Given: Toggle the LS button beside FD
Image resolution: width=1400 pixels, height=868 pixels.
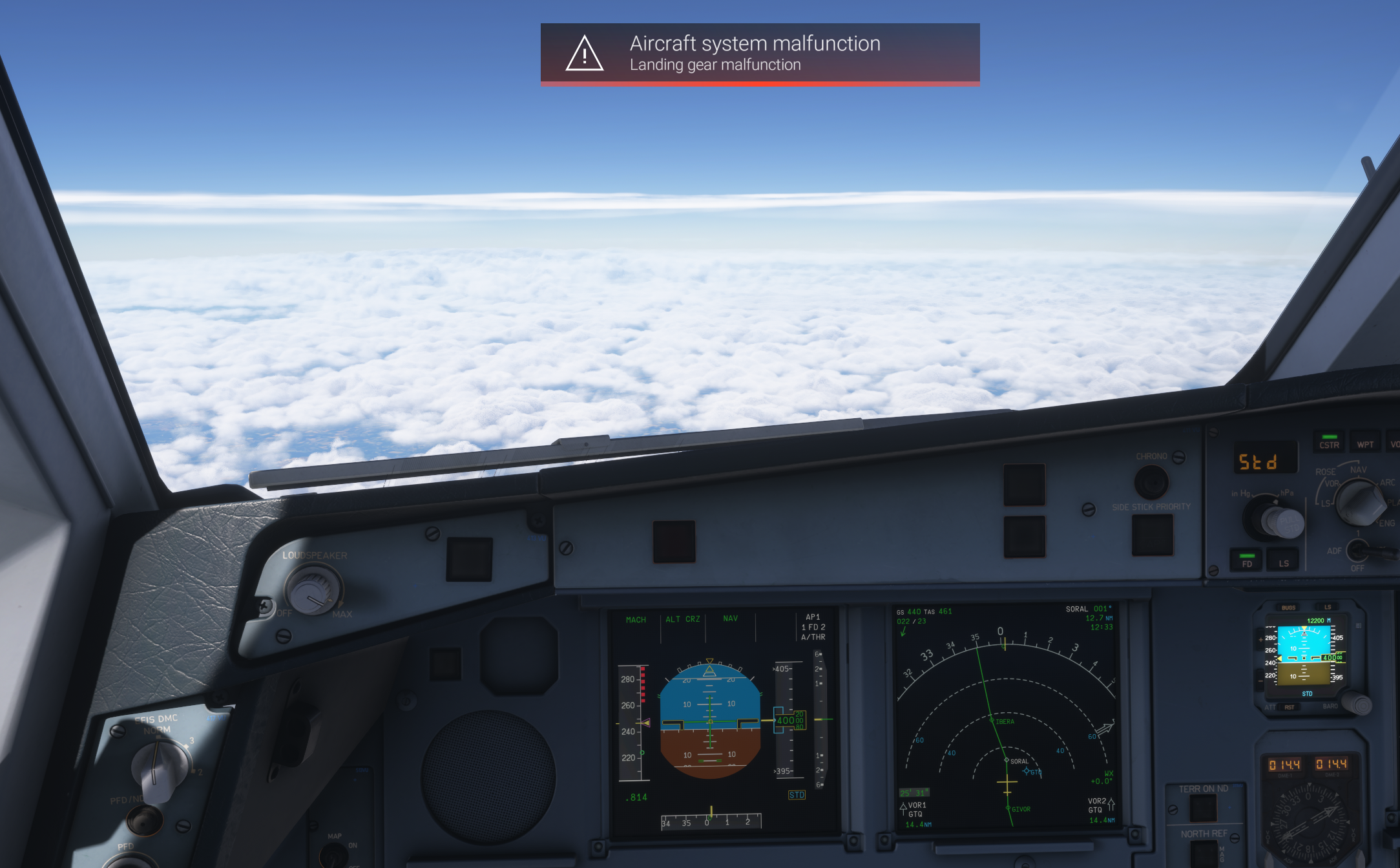Looking at the screenshot, I should click(x=1283, y=560).
